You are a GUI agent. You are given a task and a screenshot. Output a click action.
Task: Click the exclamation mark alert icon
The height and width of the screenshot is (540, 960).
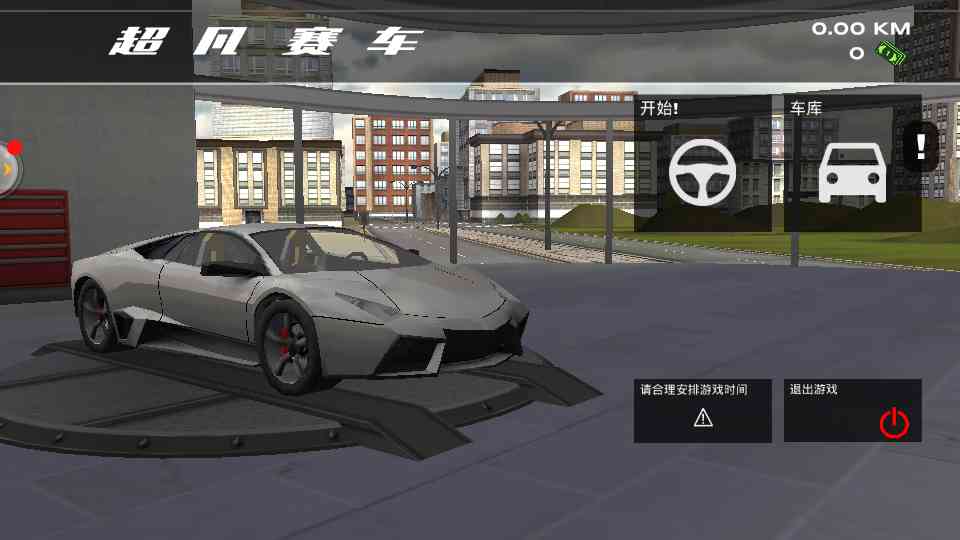pos(920,148)
